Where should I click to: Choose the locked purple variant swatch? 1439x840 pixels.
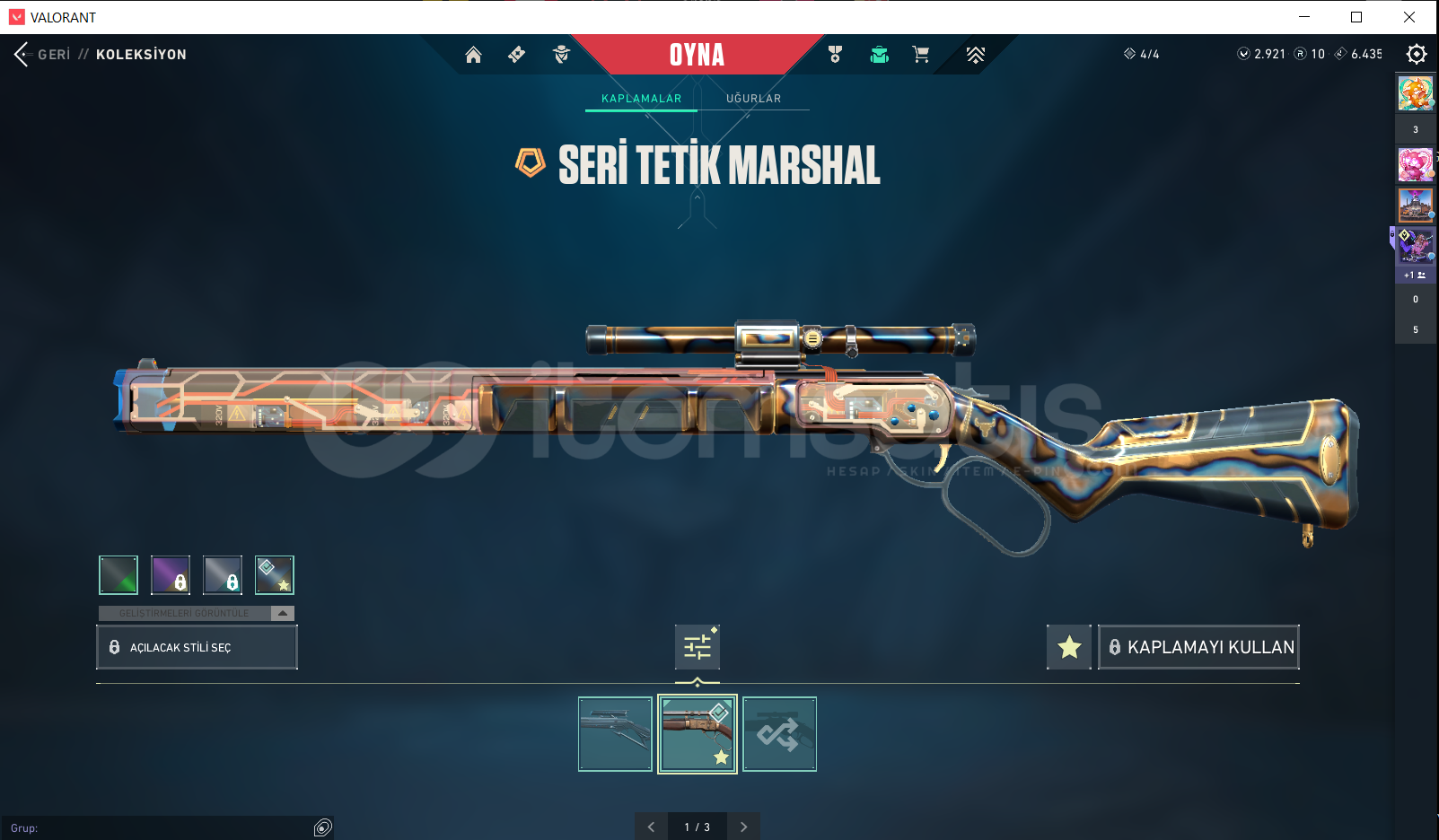pyautogui.click(x=171, y=575)
